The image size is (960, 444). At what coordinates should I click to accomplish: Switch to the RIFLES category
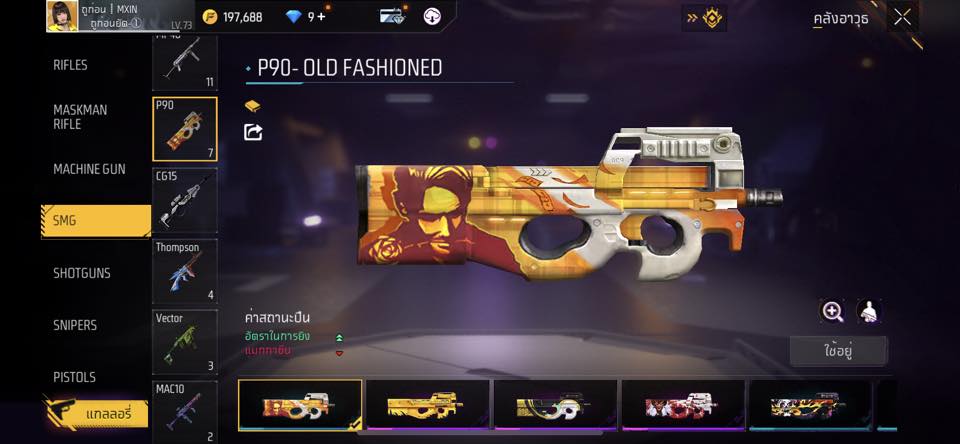click(x=71, y=65)
